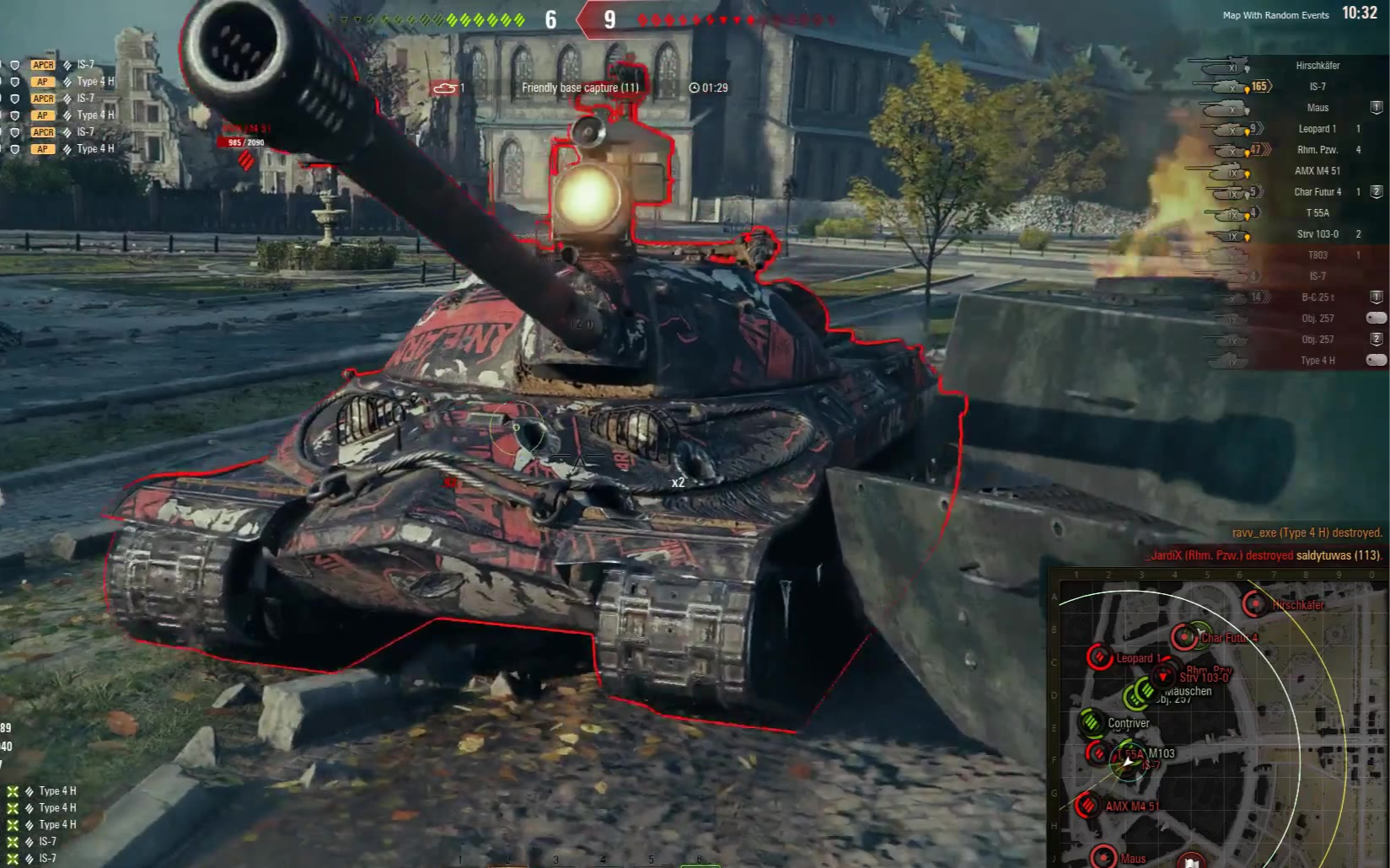Click the Contriver marker on the minimap
The width and height of the screenshot is (1390, 868).
point(1092,722)
